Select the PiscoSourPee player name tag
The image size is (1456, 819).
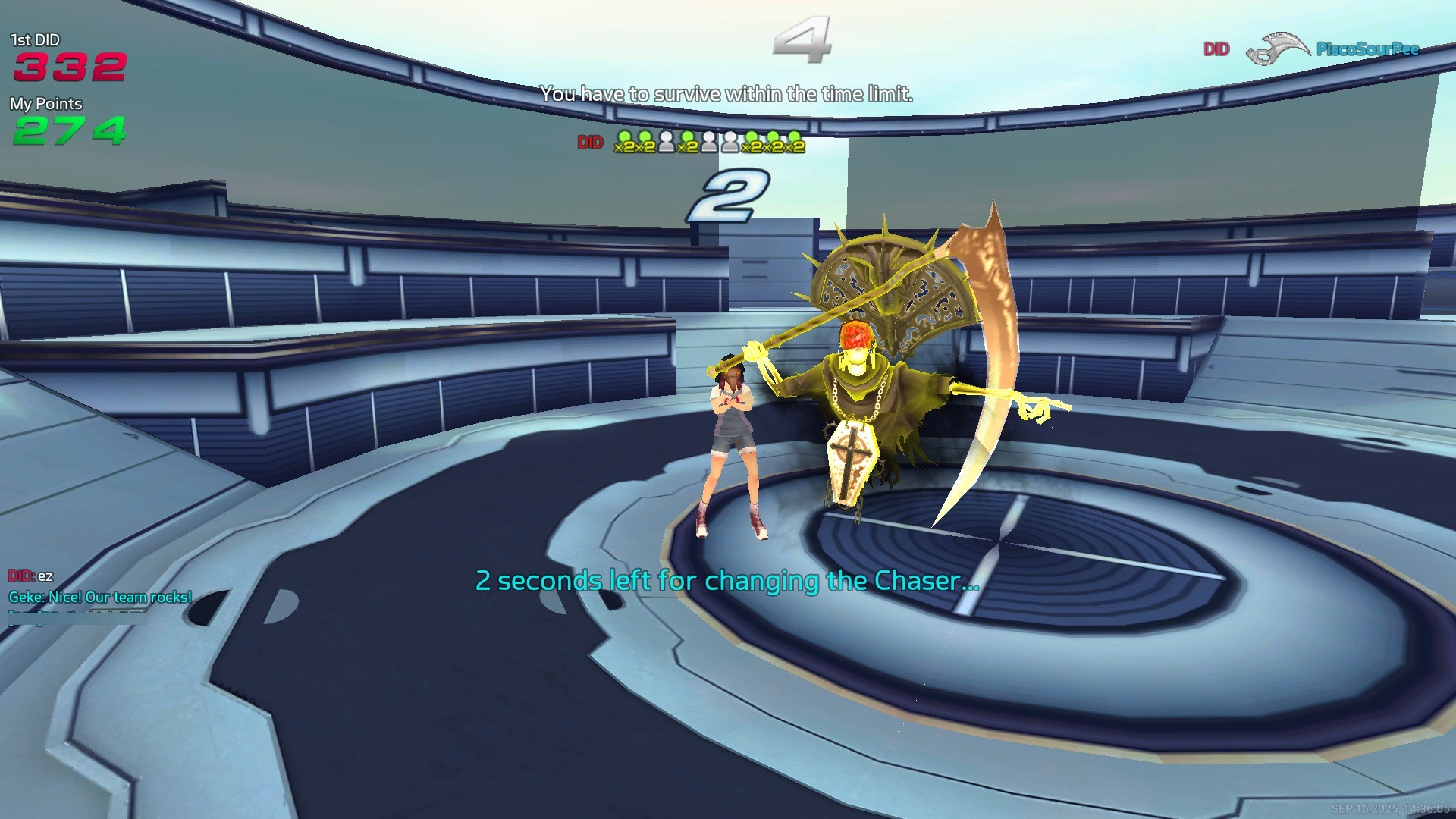[1367, 49]
